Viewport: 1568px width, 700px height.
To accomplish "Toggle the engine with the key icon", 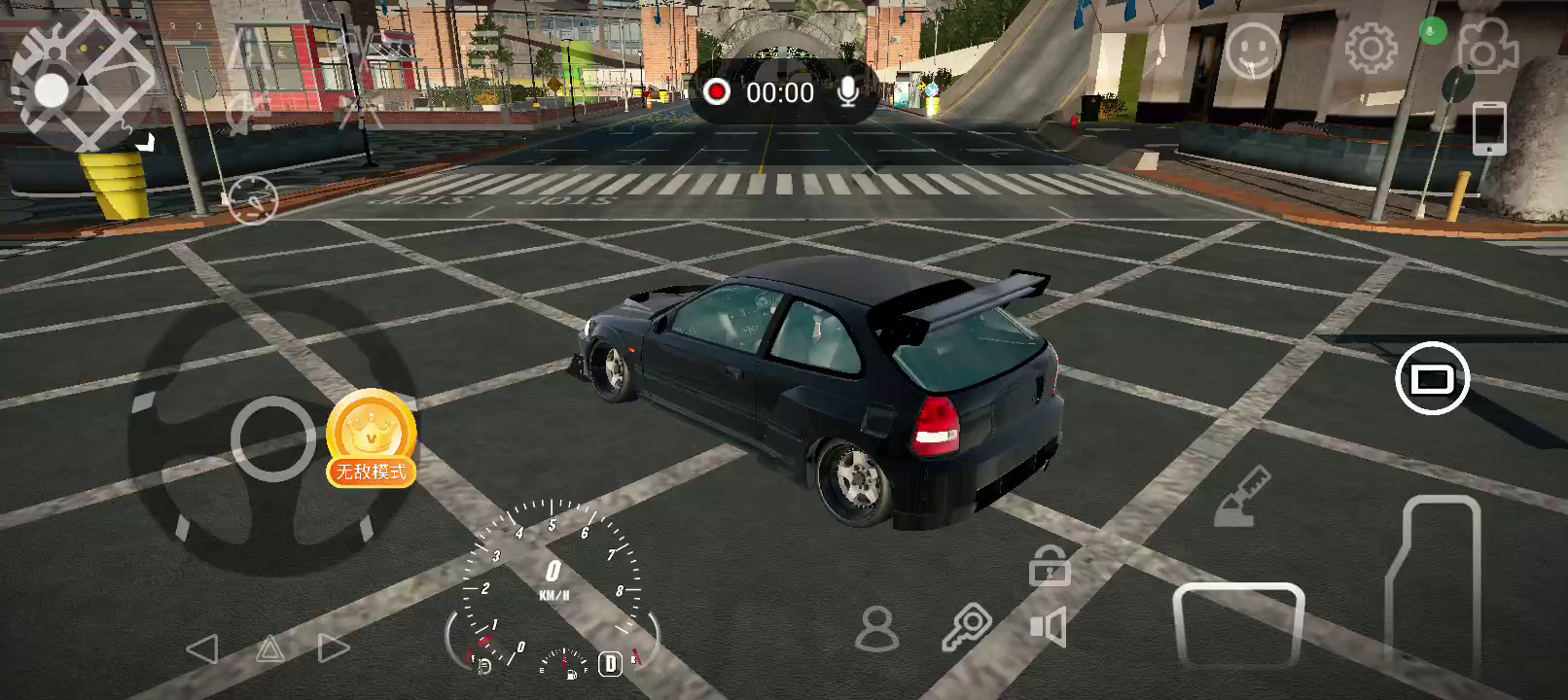I will tap(966, 627).
